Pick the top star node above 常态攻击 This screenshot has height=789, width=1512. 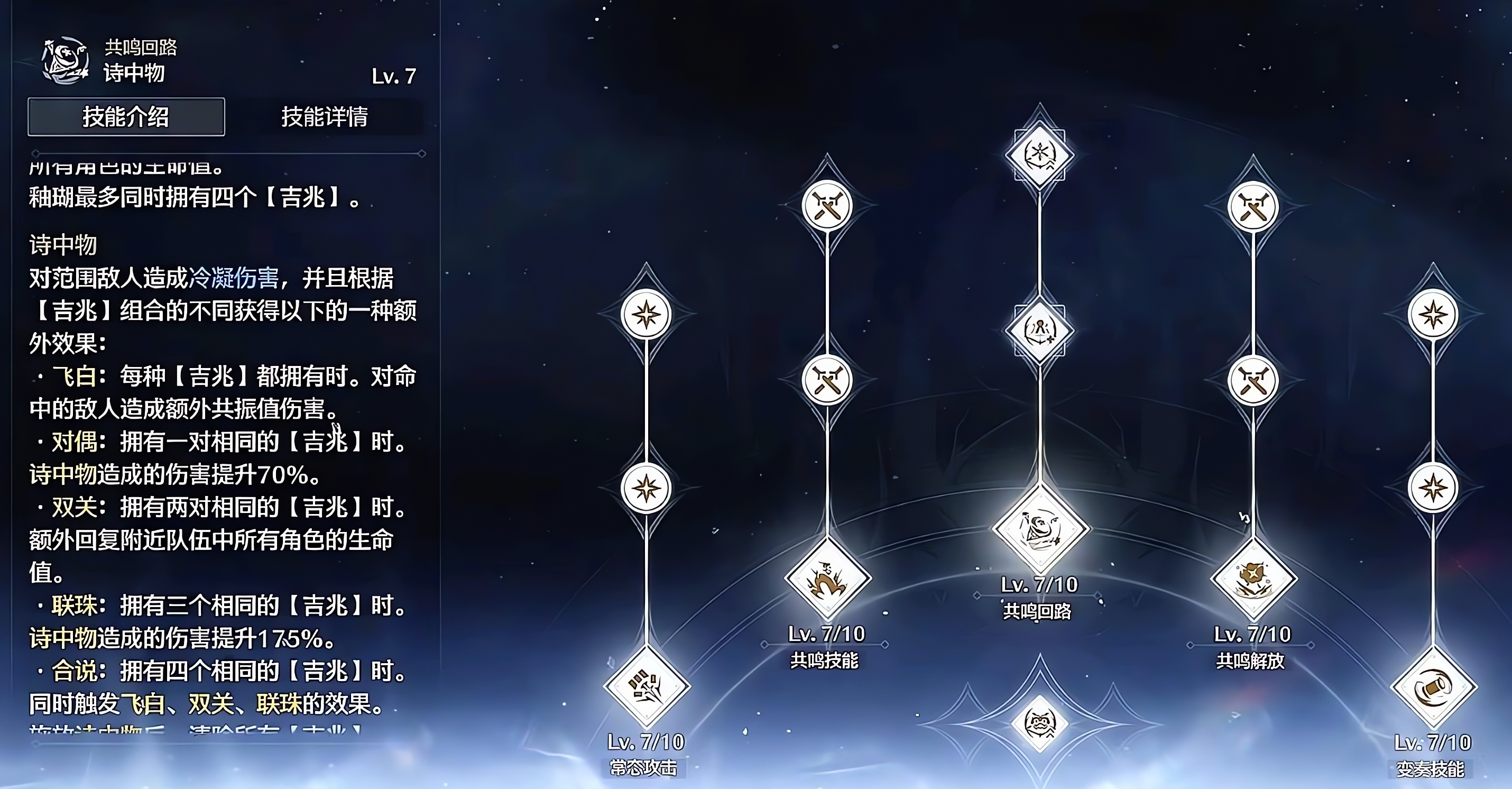click(646, 314)
